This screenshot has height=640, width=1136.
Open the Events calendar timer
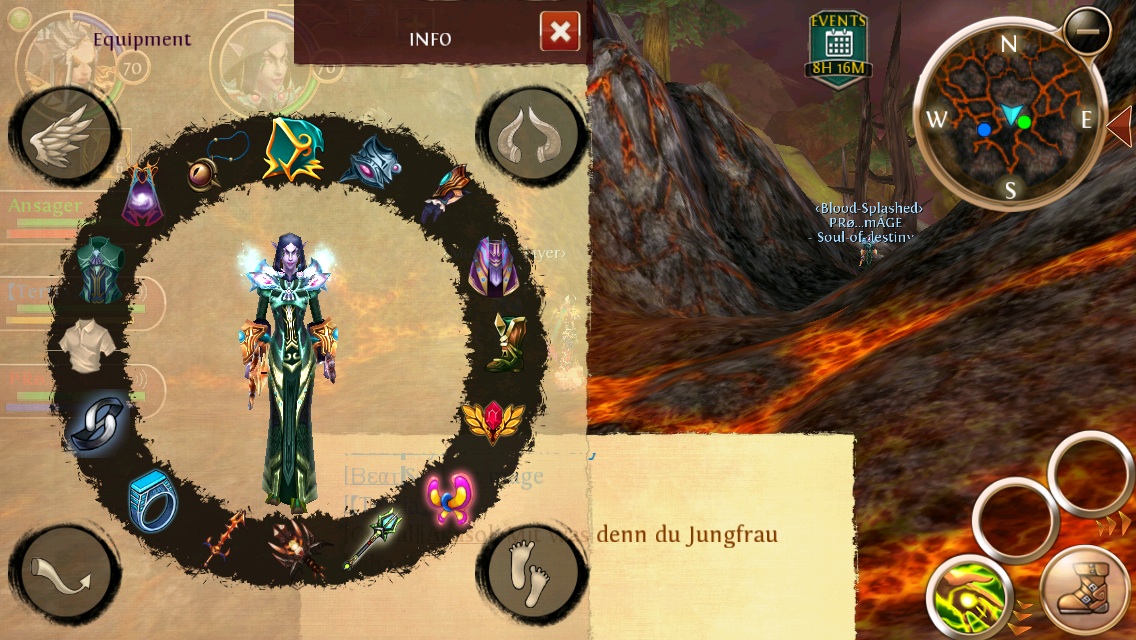point(838,47)
